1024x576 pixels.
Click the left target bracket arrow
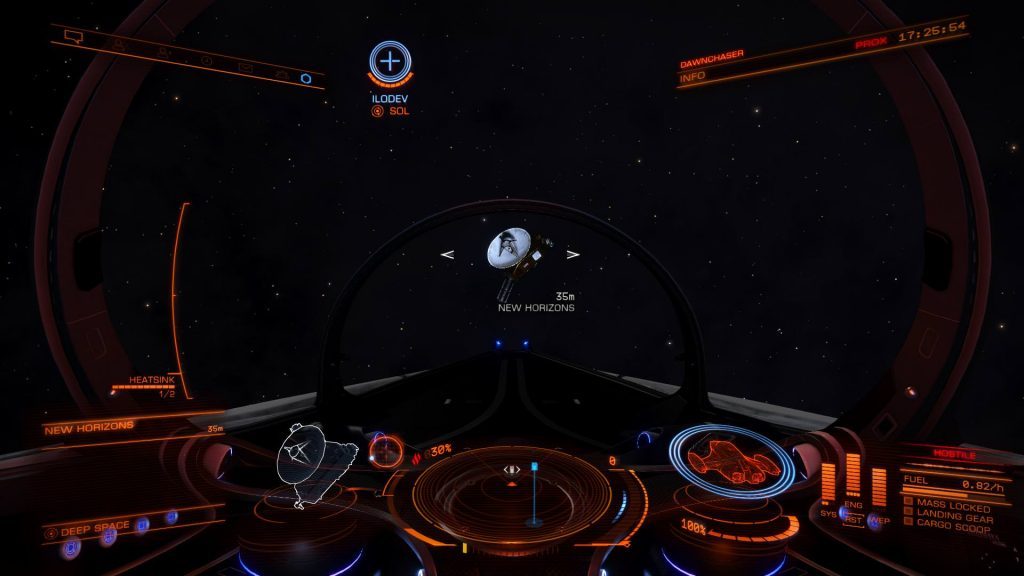click(x=447, y=255)
